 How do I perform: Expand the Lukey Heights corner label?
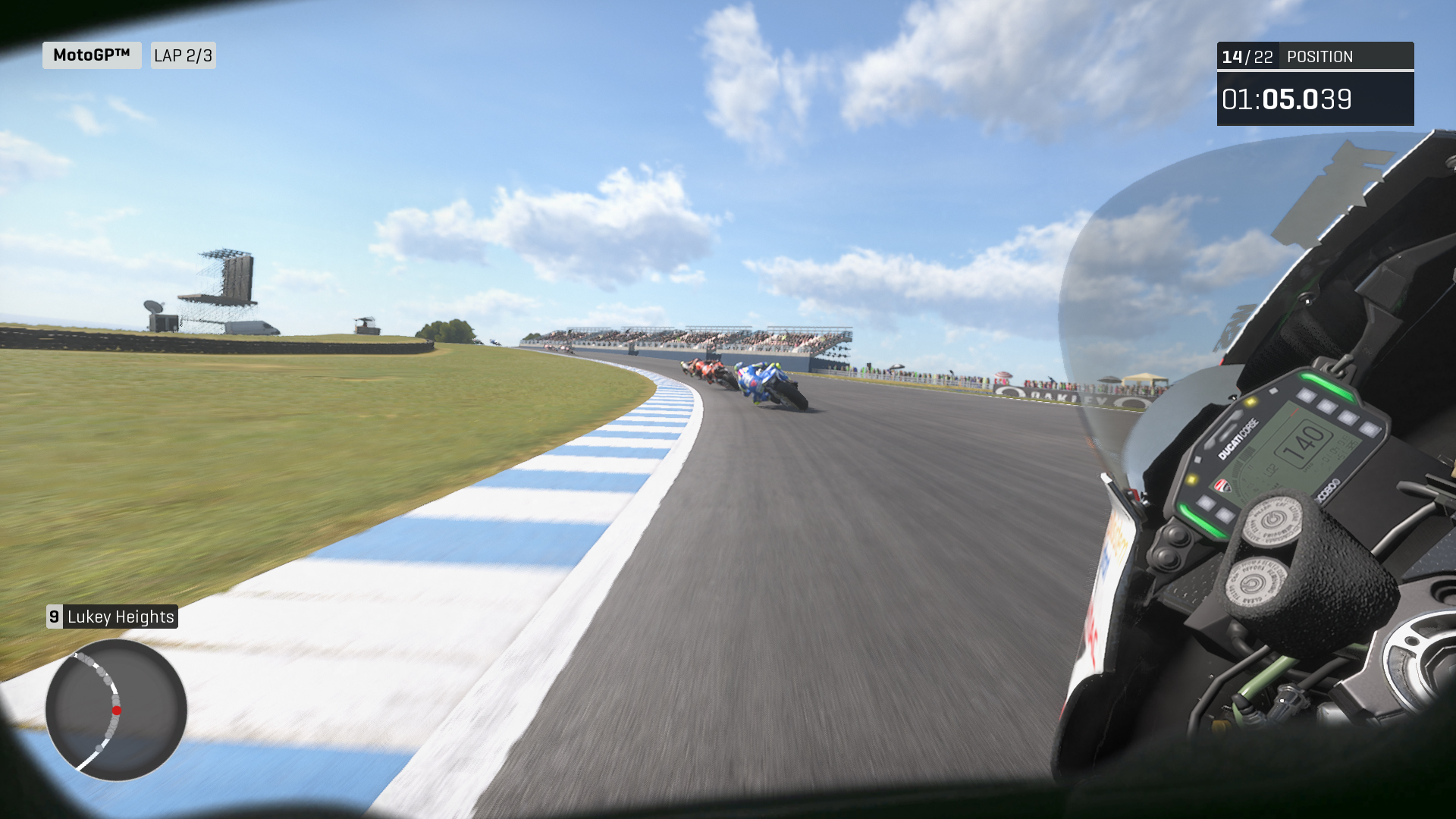[120, 617]
